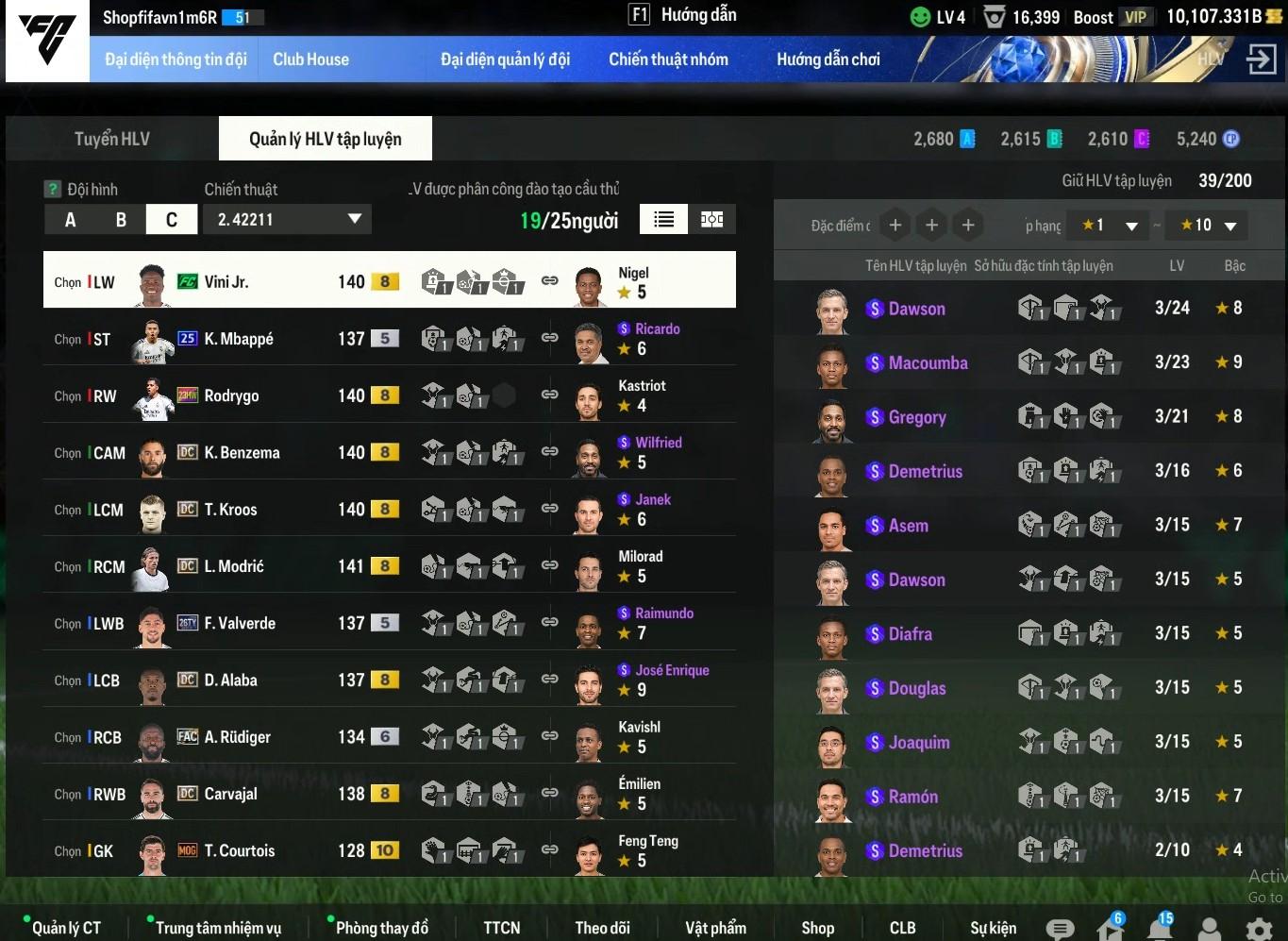Open the Club House menu
Image resolution: width=1288 pixels, height=941 pixels.
pos(310,59)
